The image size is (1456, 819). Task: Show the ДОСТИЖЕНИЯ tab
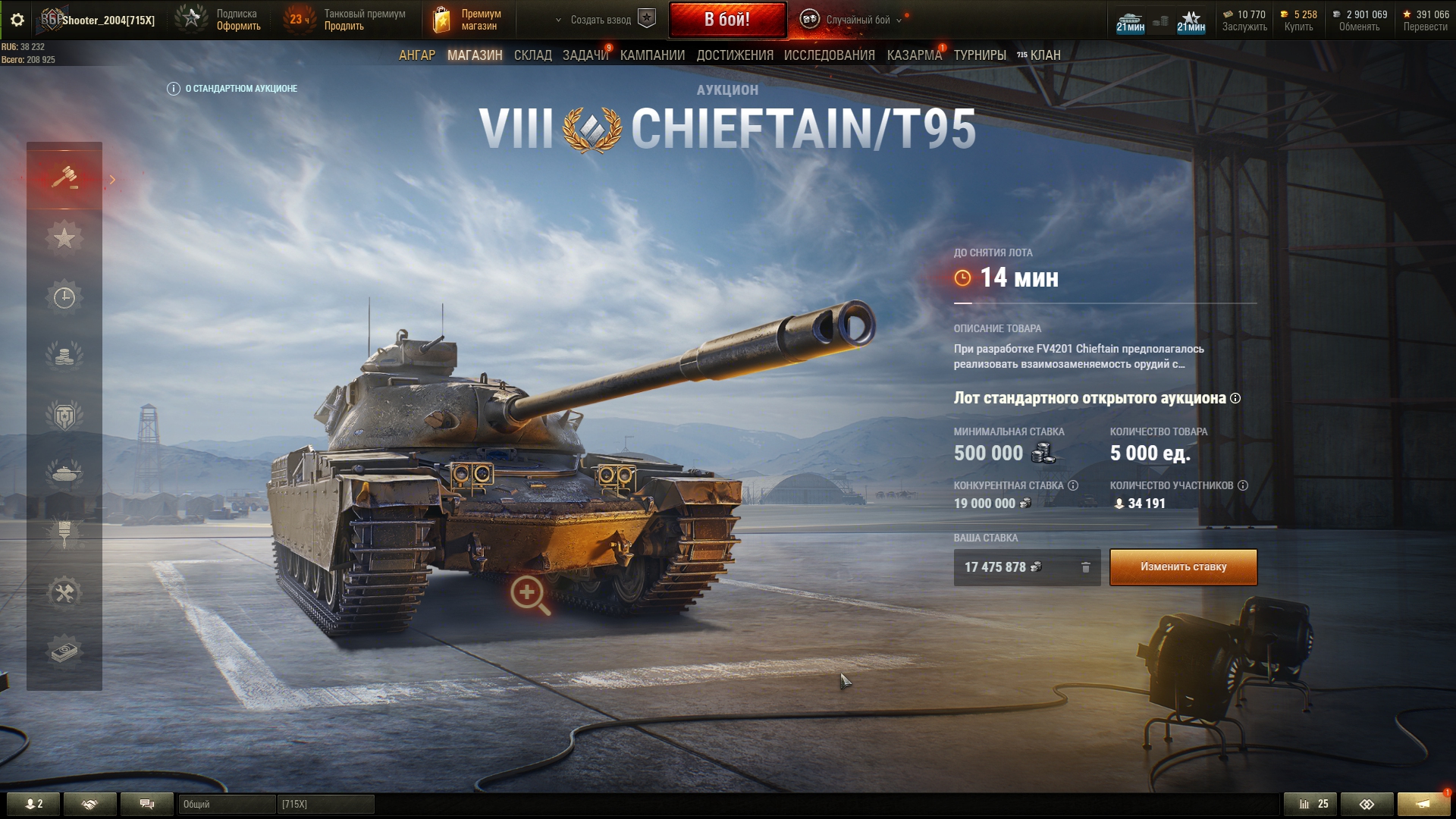point(735,55)
